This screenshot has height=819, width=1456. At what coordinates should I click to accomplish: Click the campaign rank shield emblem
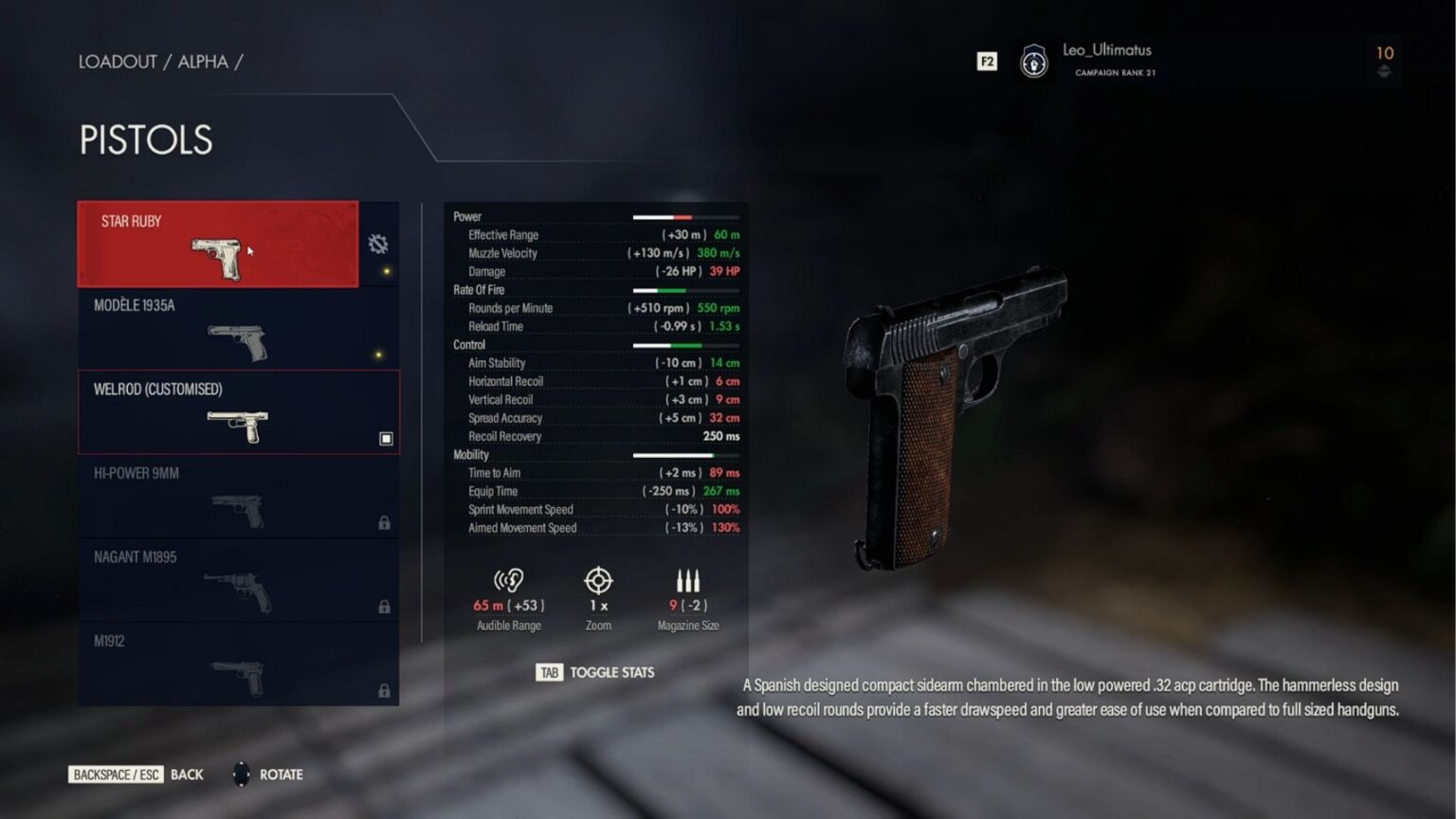click(1034, 61)
